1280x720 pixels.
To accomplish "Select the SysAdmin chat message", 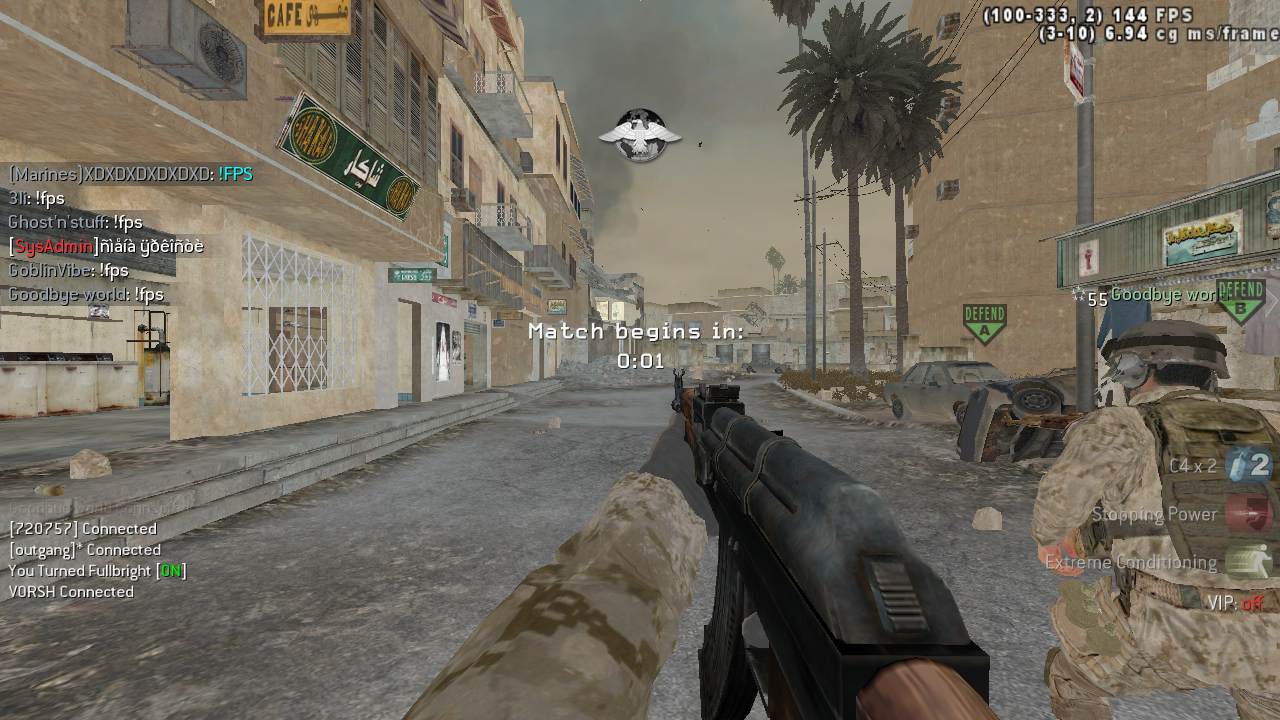I will coord(106,246).
